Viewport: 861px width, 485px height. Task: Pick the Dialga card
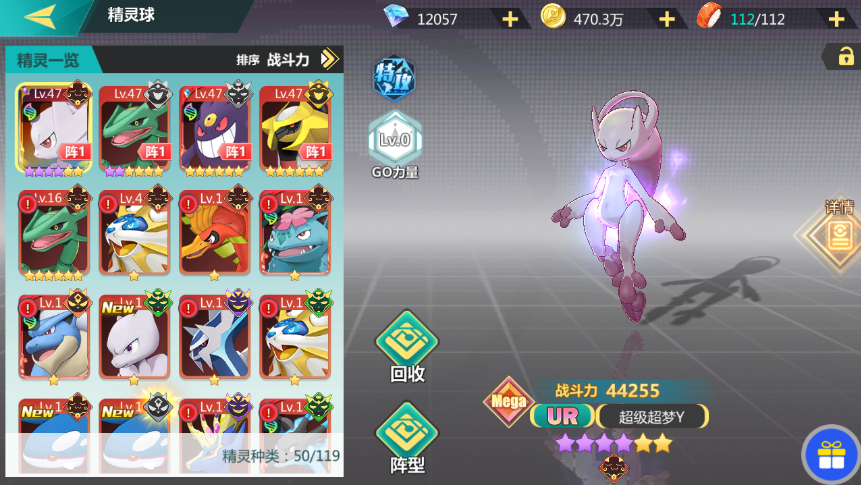[214, 337]
